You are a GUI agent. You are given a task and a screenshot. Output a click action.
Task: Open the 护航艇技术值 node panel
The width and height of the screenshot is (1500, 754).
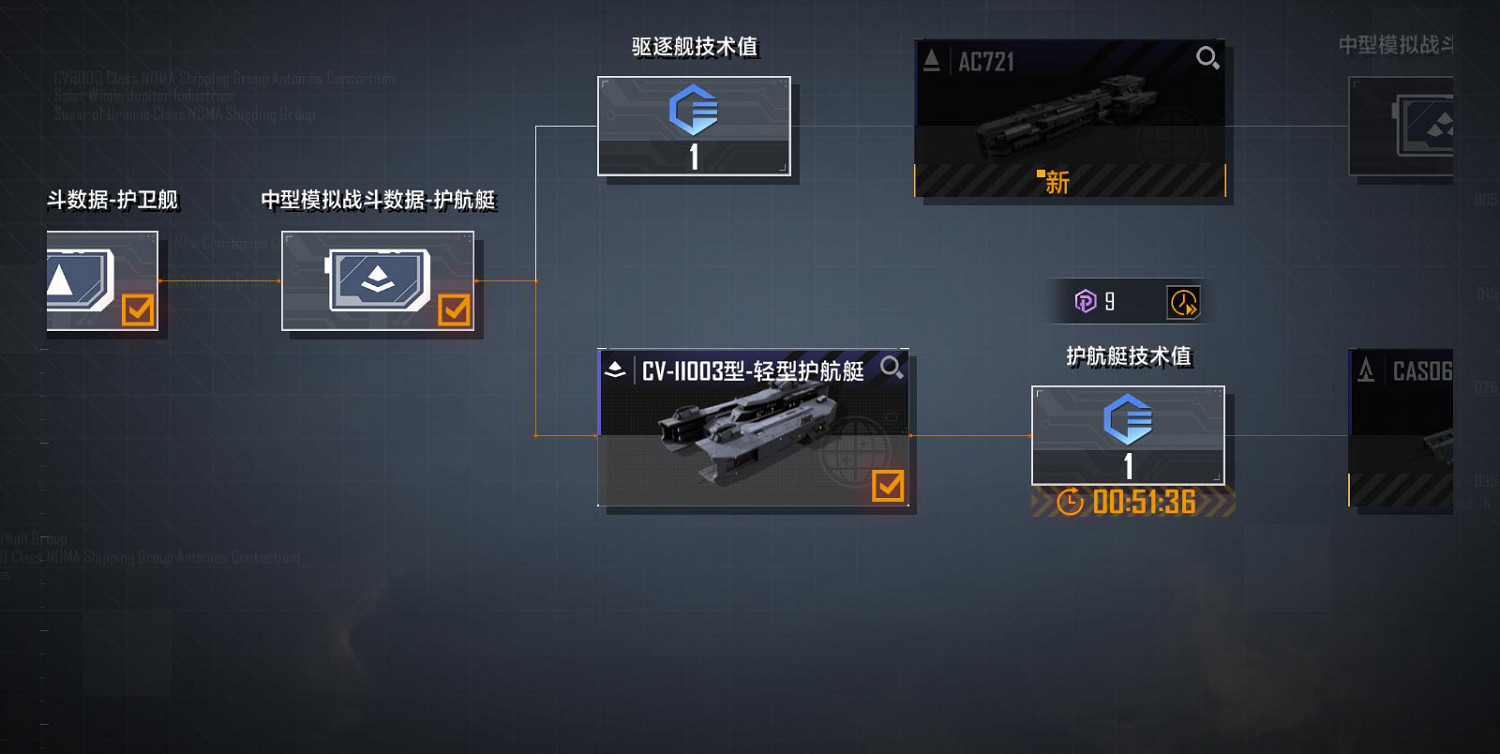[1128, 435]
